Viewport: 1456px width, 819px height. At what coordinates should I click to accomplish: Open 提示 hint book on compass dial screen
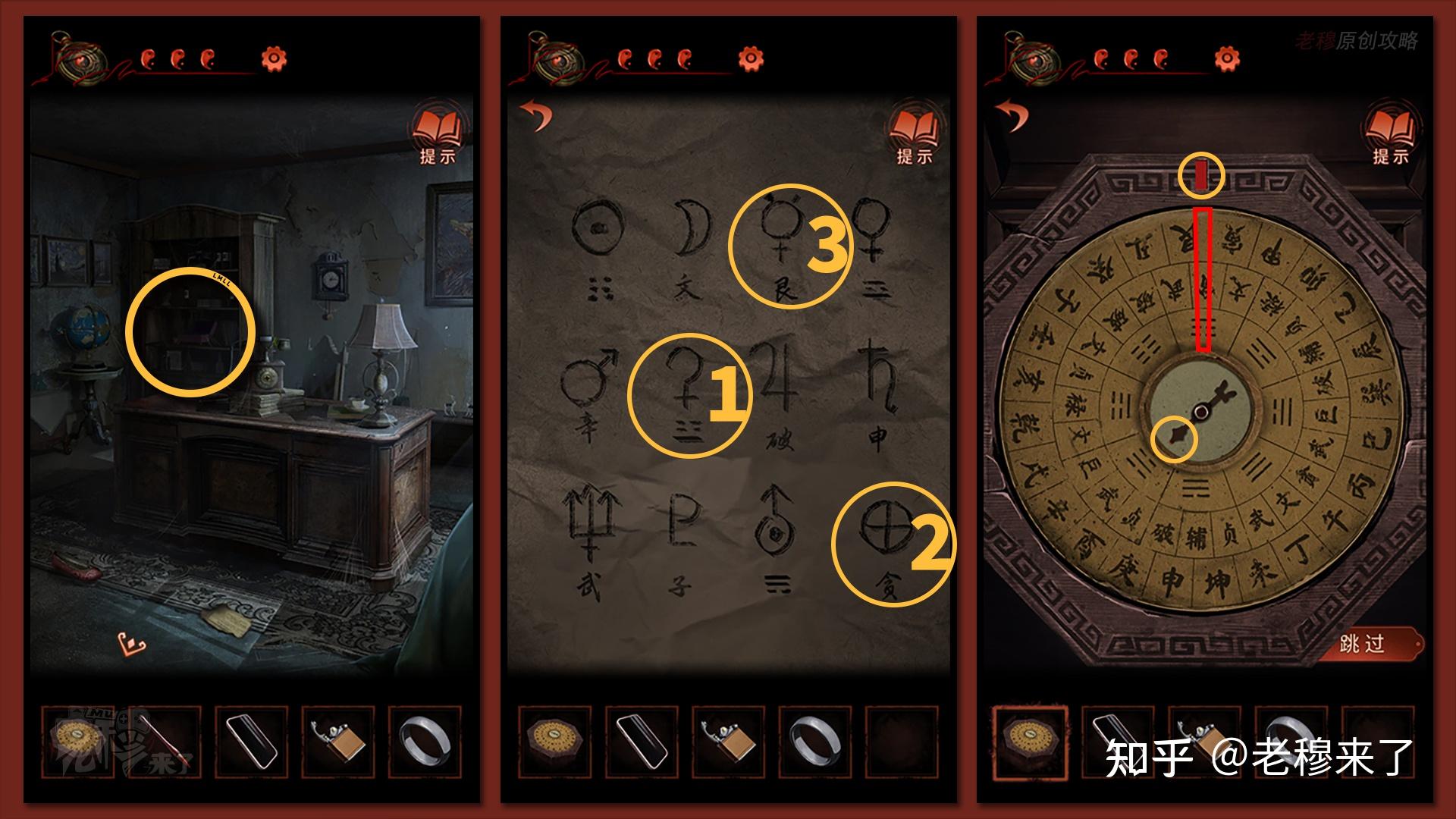1390,135
